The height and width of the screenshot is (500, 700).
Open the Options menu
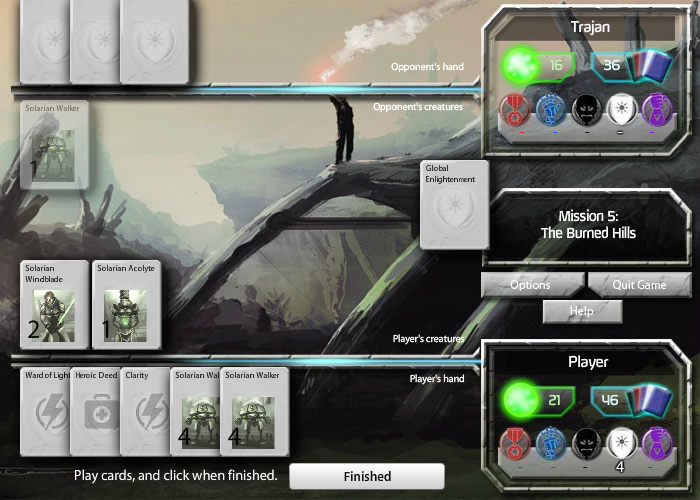pos(531,285)
